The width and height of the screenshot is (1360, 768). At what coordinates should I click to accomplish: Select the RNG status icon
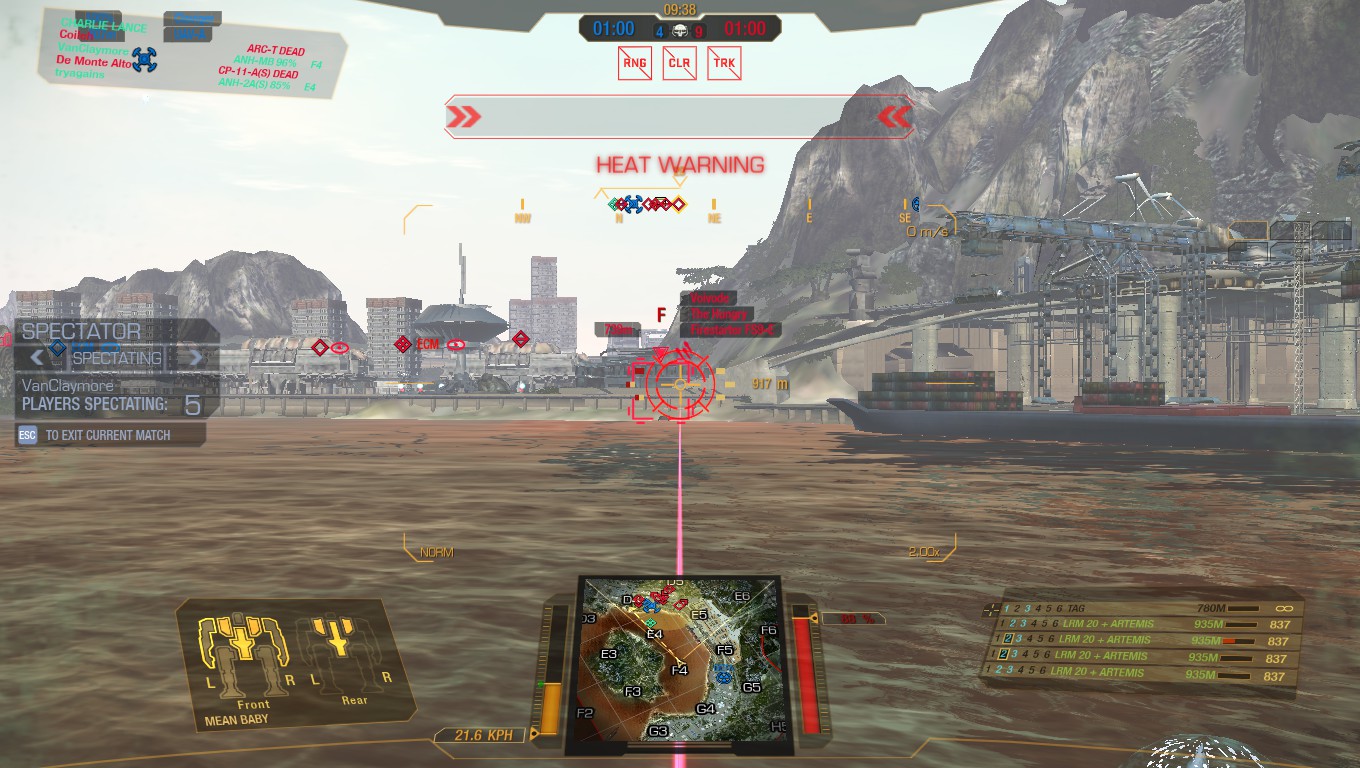(x=635, y=63)
